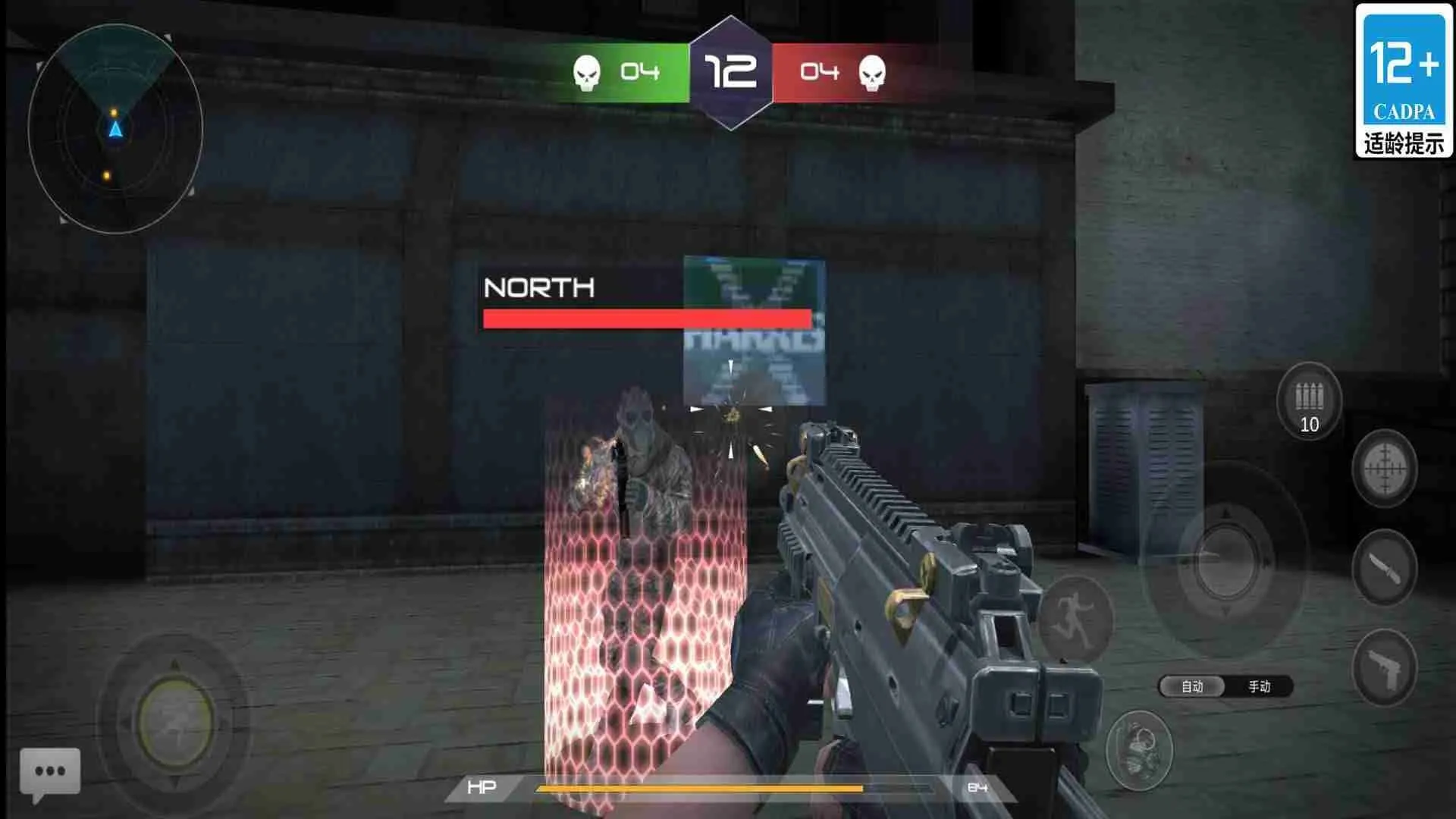Viewport: 1456px width, 819px height.
Task: Tap the radar minimap
Action: point(115,129)
